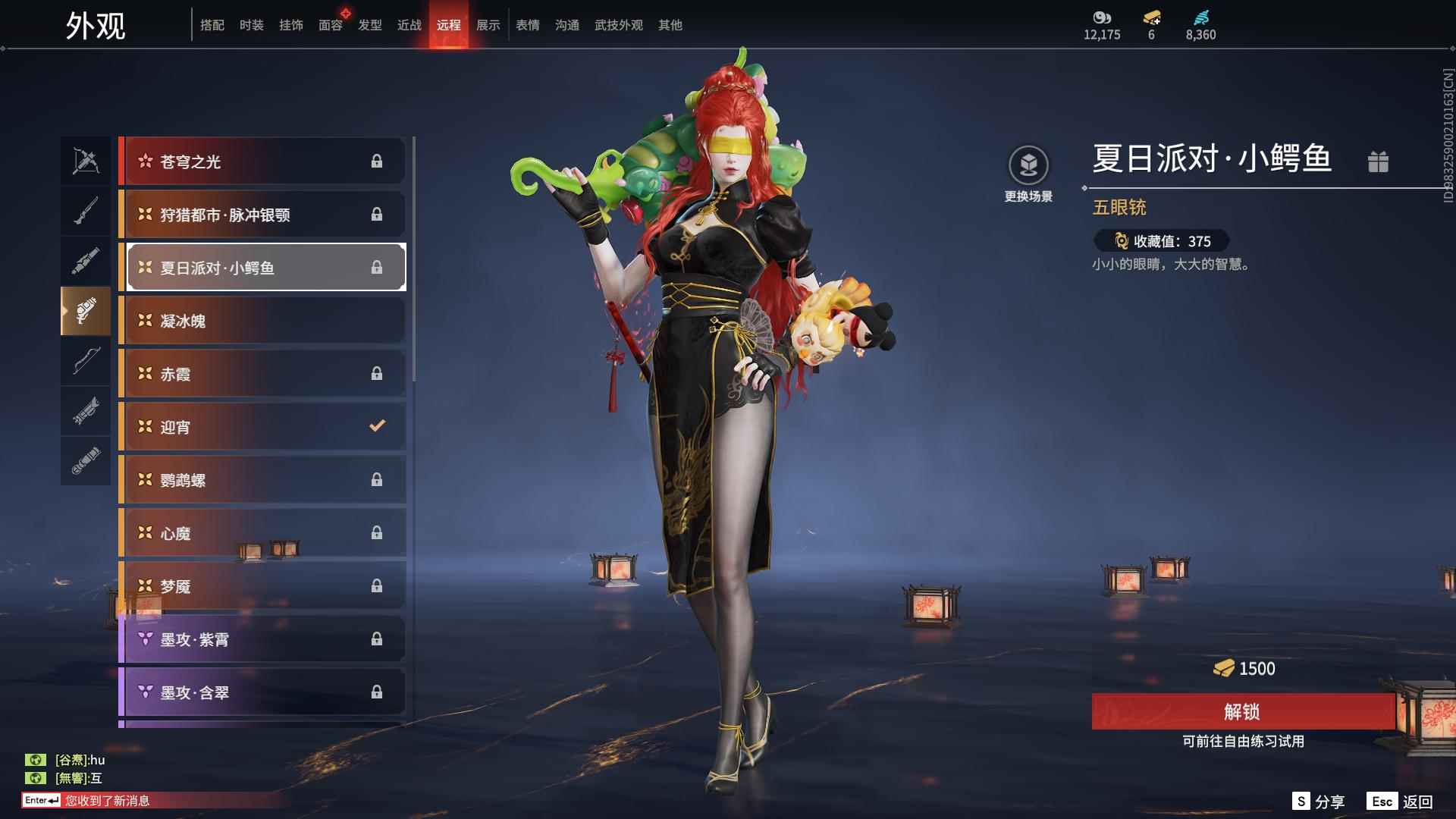Open the 挂饰 tab
The height and width of the screenshot is (819, 1456).
tap(291, 25)
